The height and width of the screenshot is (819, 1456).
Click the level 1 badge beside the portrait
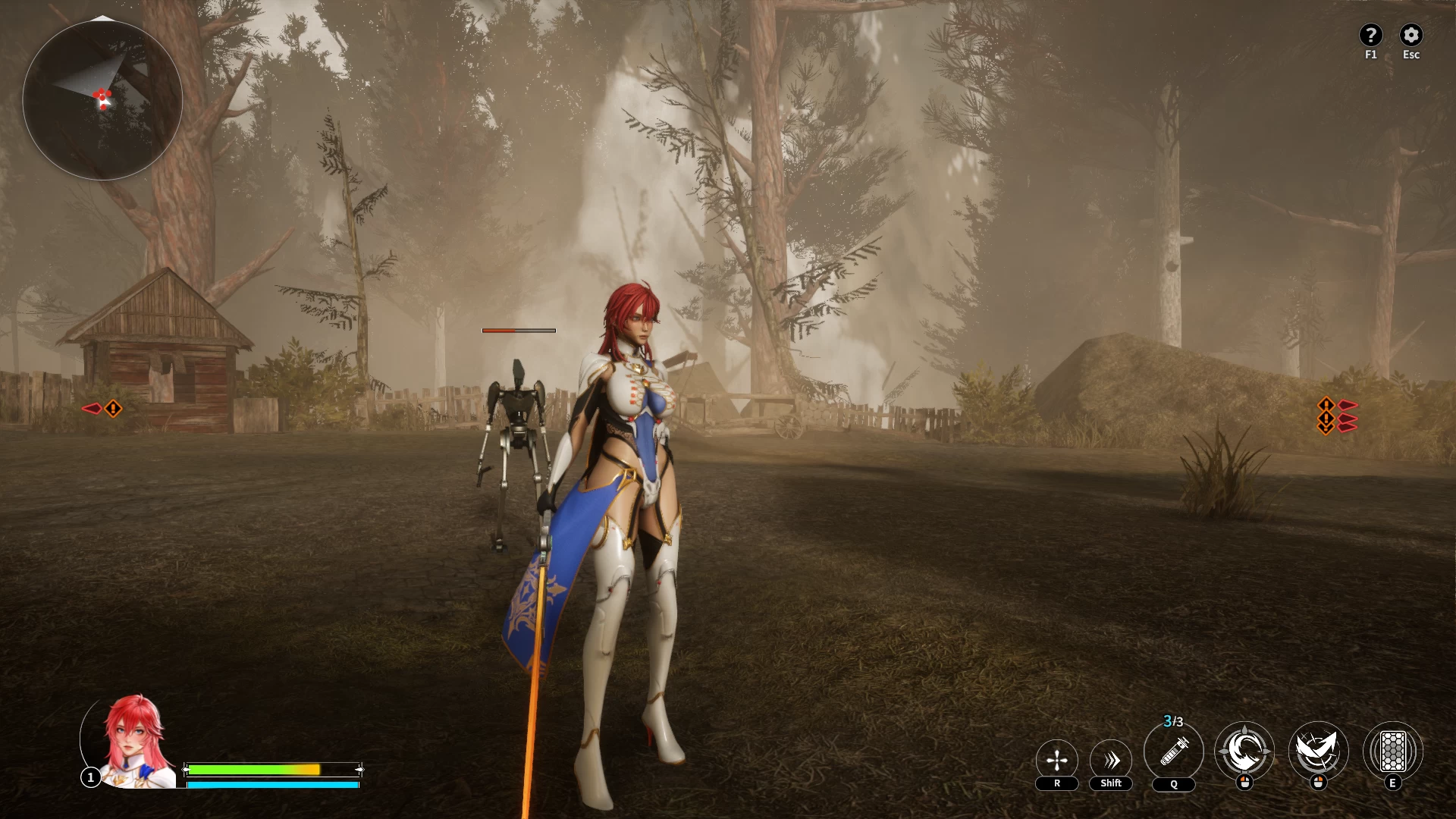[90, 777]
